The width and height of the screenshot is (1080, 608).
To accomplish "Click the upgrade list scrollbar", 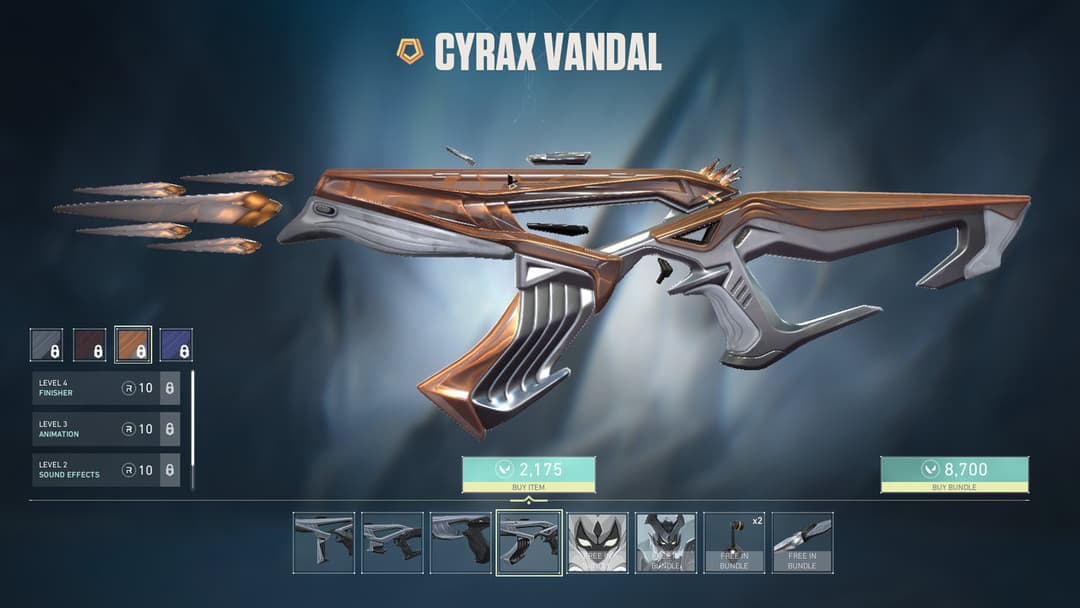I will point(192,430).
